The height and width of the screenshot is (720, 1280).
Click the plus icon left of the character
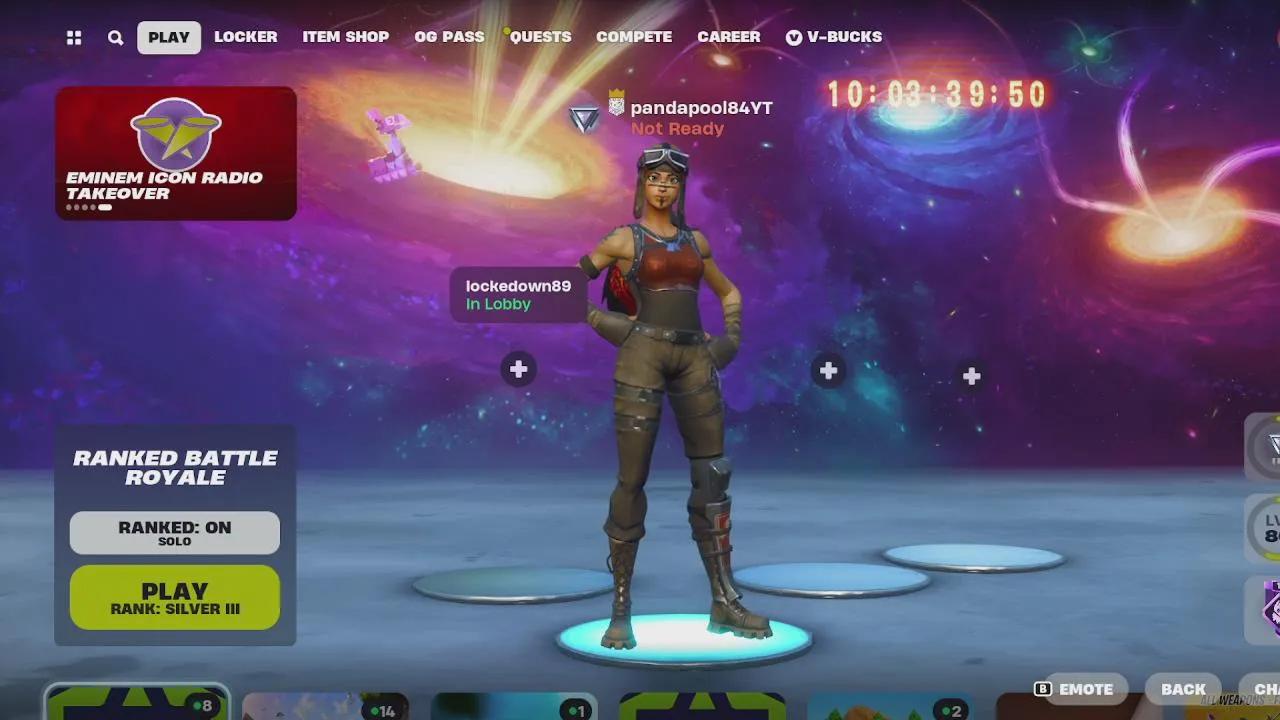coord(518,369)
